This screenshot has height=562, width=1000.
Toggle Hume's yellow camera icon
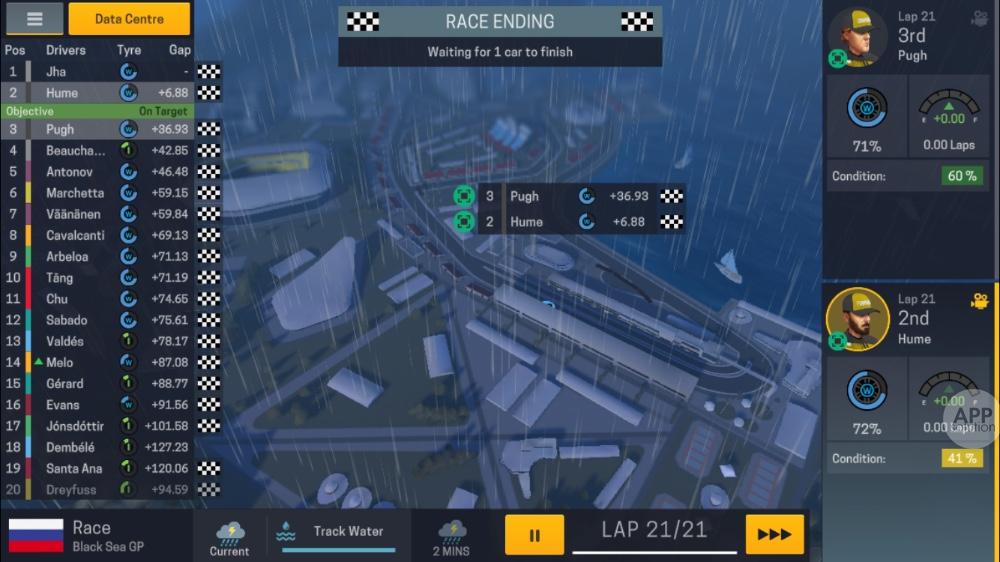(x=978, y=300)
